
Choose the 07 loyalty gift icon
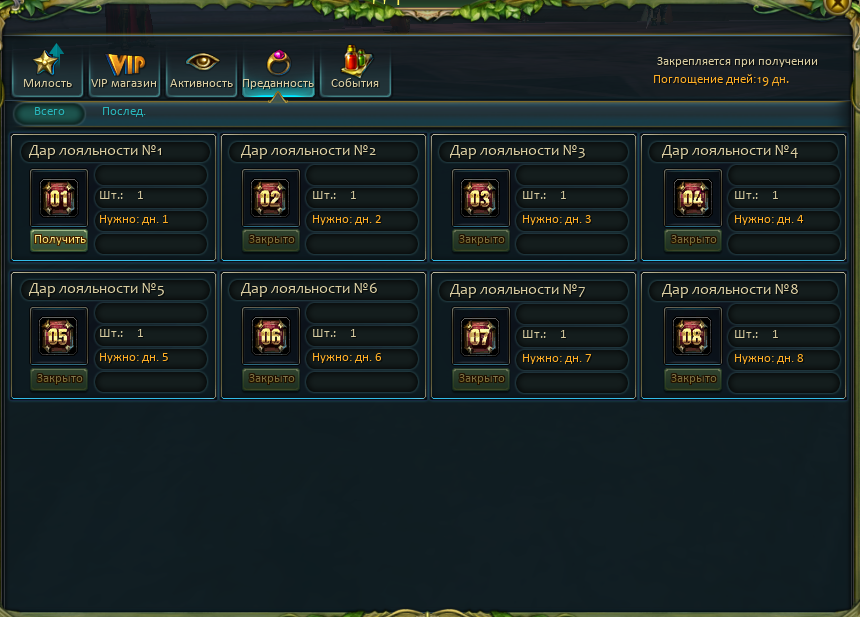point(481,336)
